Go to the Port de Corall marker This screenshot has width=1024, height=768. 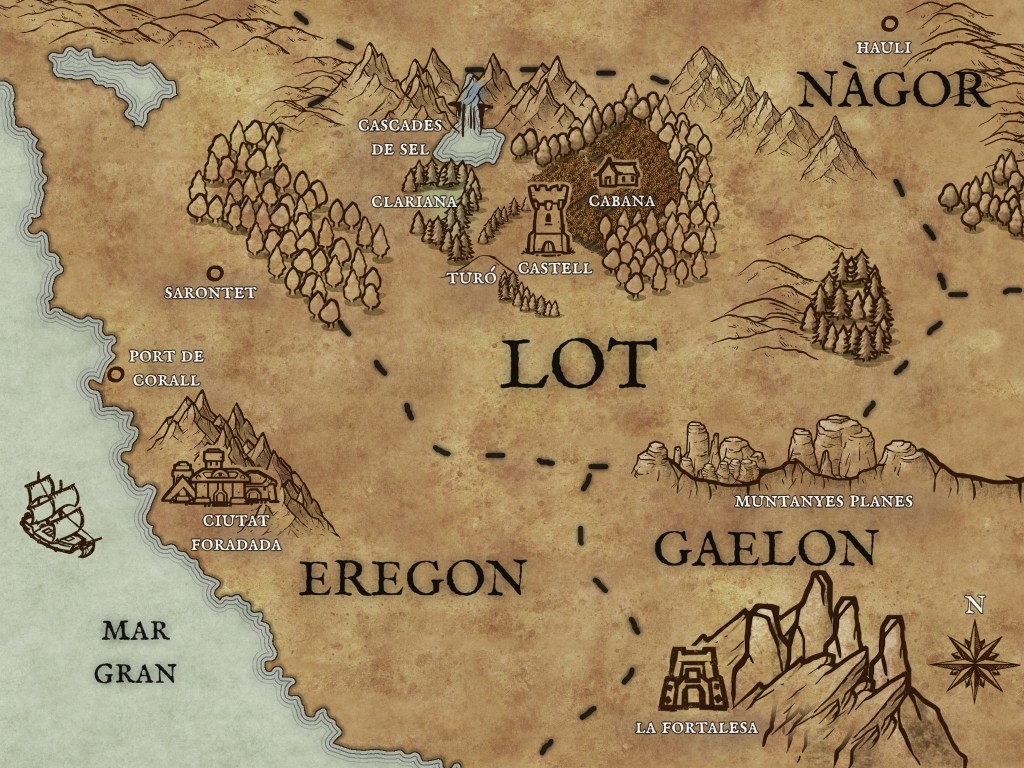click(116, 374)
